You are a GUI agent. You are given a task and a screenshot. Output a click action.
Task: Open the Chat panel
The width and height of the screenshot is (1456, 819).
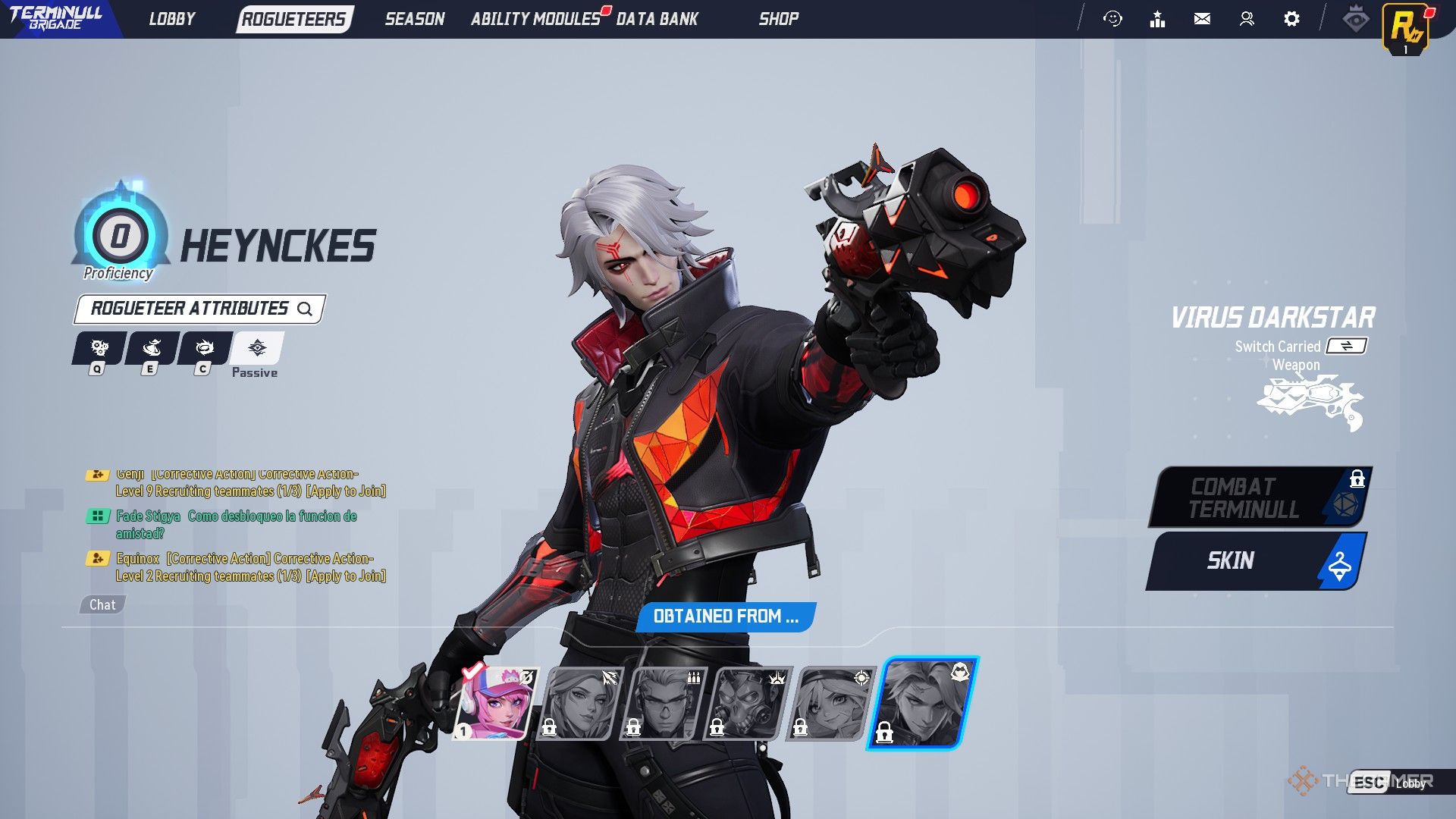[102, 604]
